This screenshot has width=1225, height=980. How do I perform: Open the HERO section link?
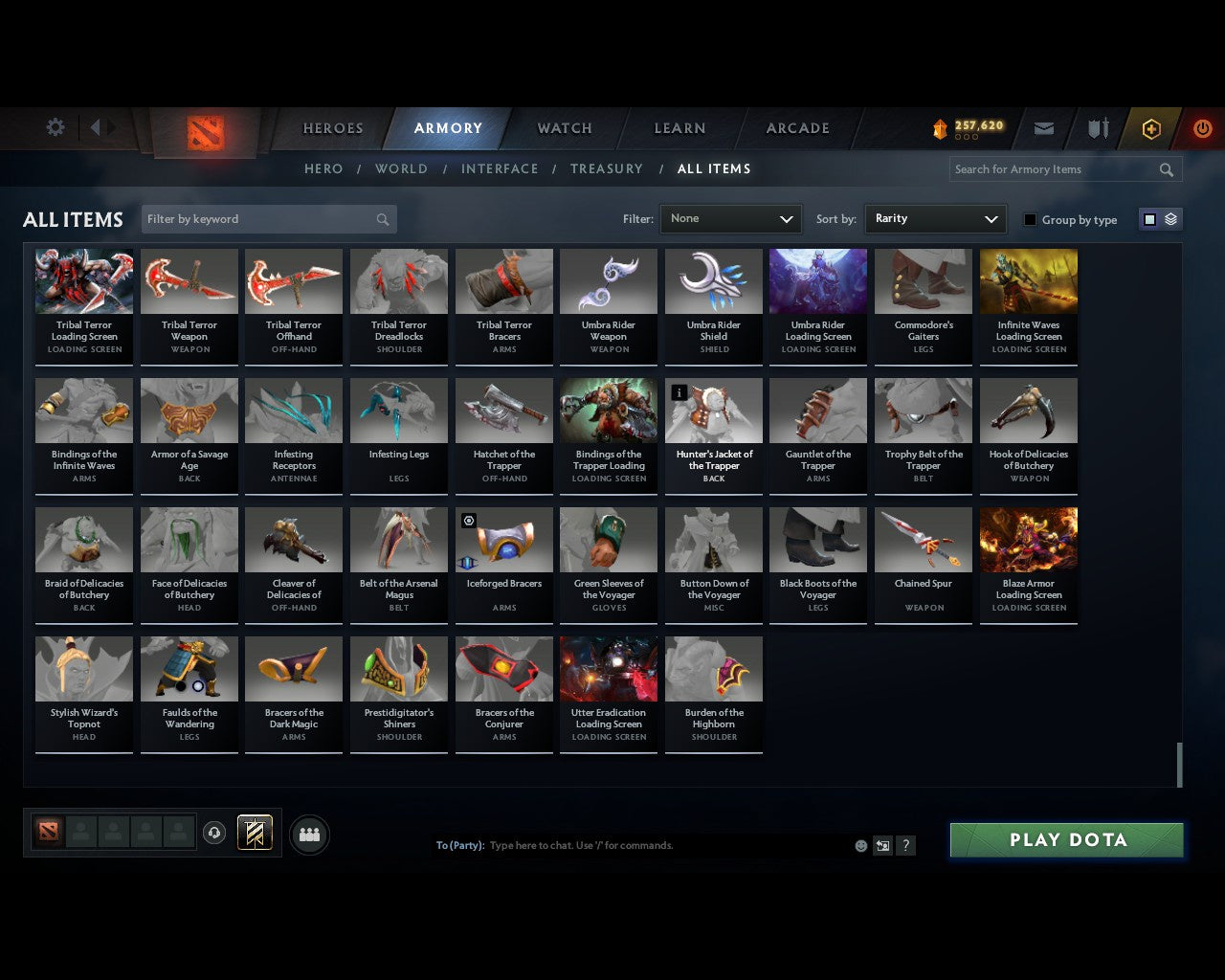click(323, 168)
